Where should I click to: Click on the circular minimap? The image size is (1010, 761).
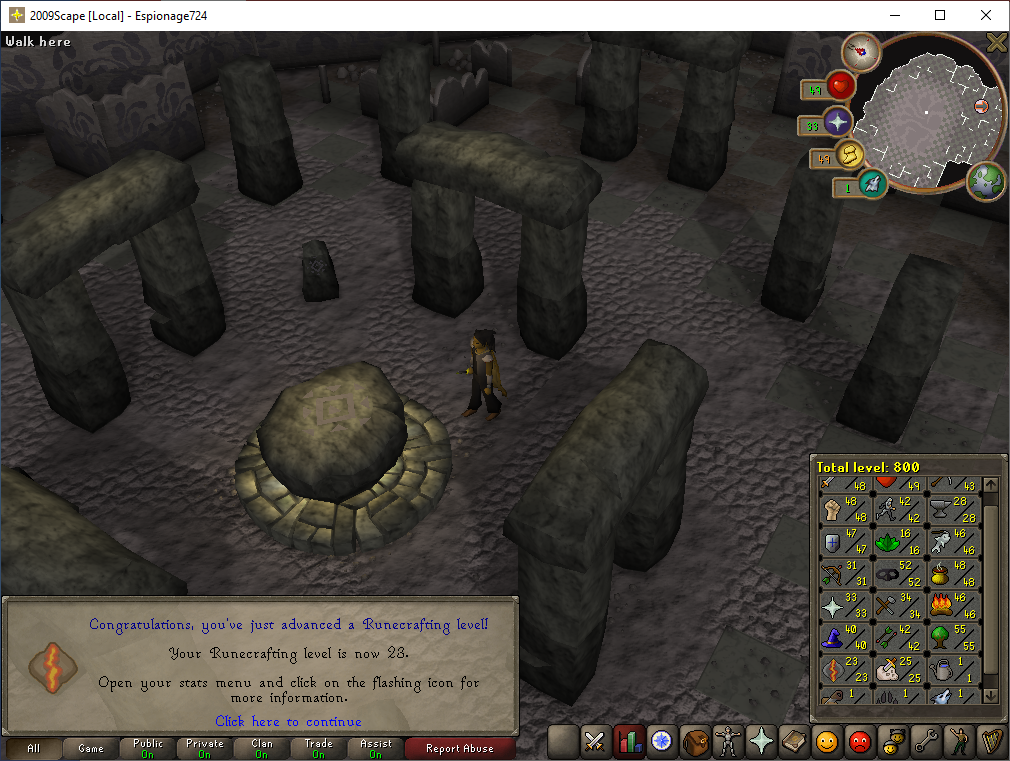(926, 112)
